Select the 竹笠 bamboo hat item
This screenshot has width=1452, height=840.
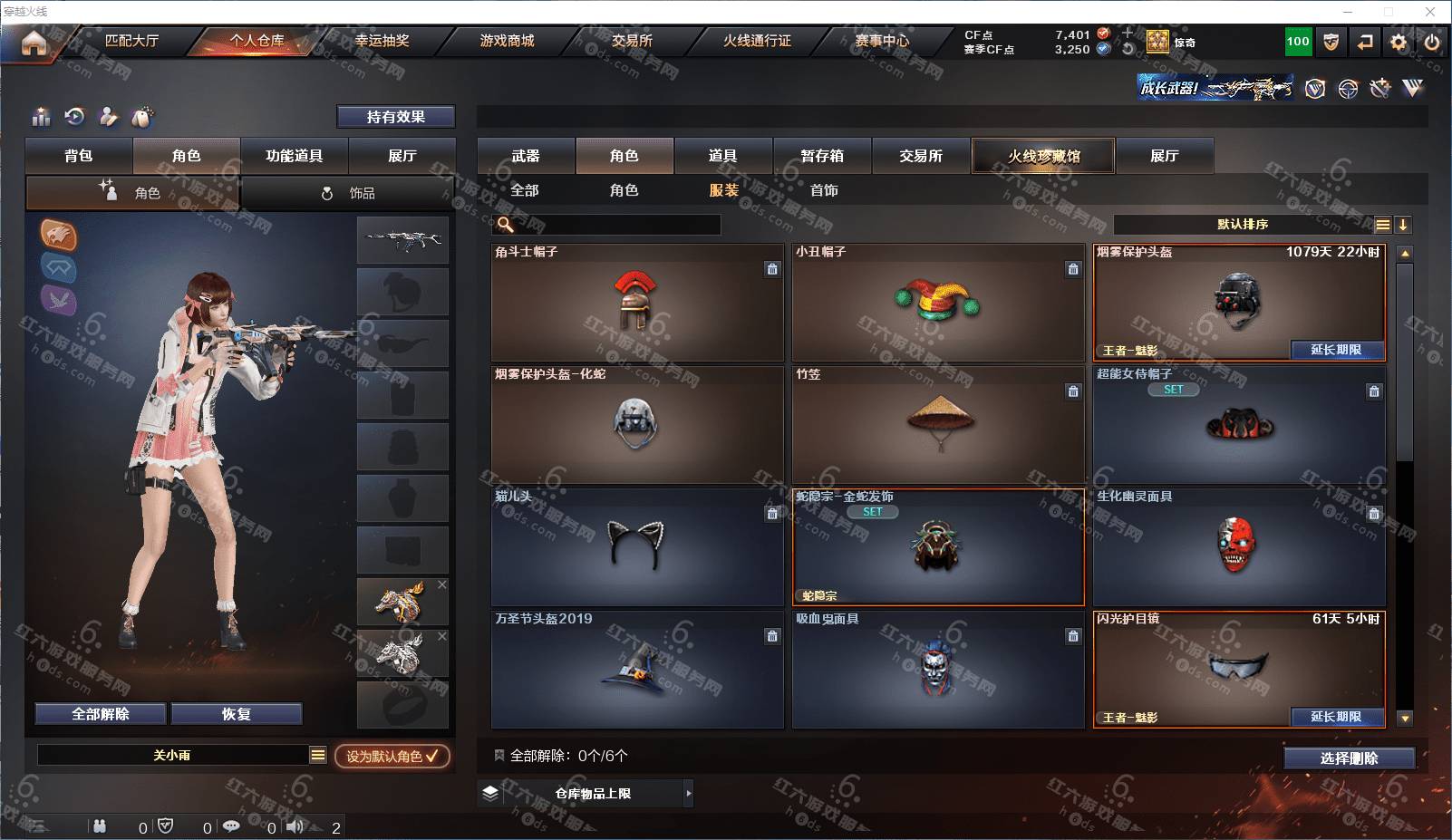coord(938,424)
